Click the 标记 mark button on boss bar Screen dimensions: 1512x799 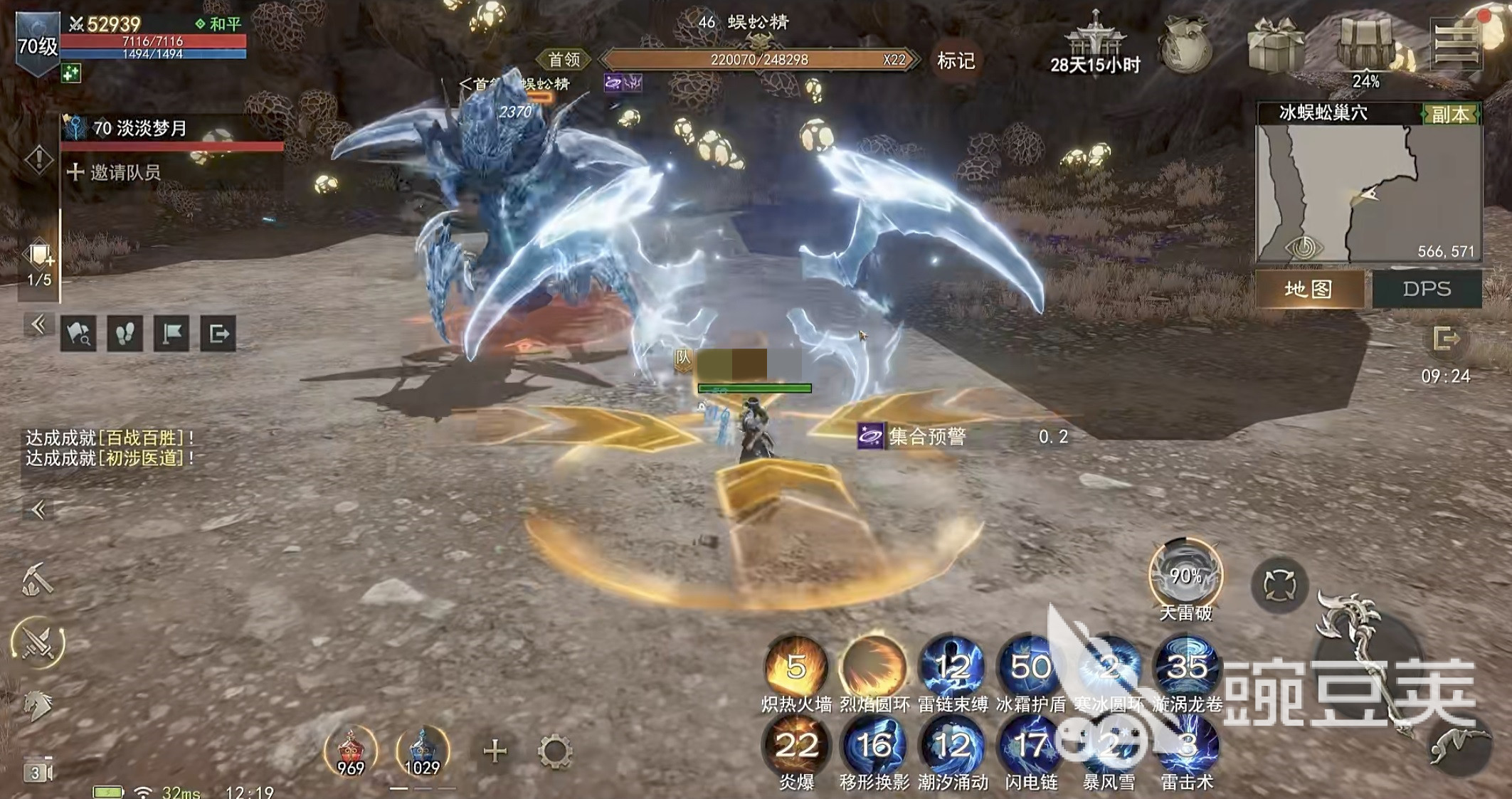coord(955,61)
